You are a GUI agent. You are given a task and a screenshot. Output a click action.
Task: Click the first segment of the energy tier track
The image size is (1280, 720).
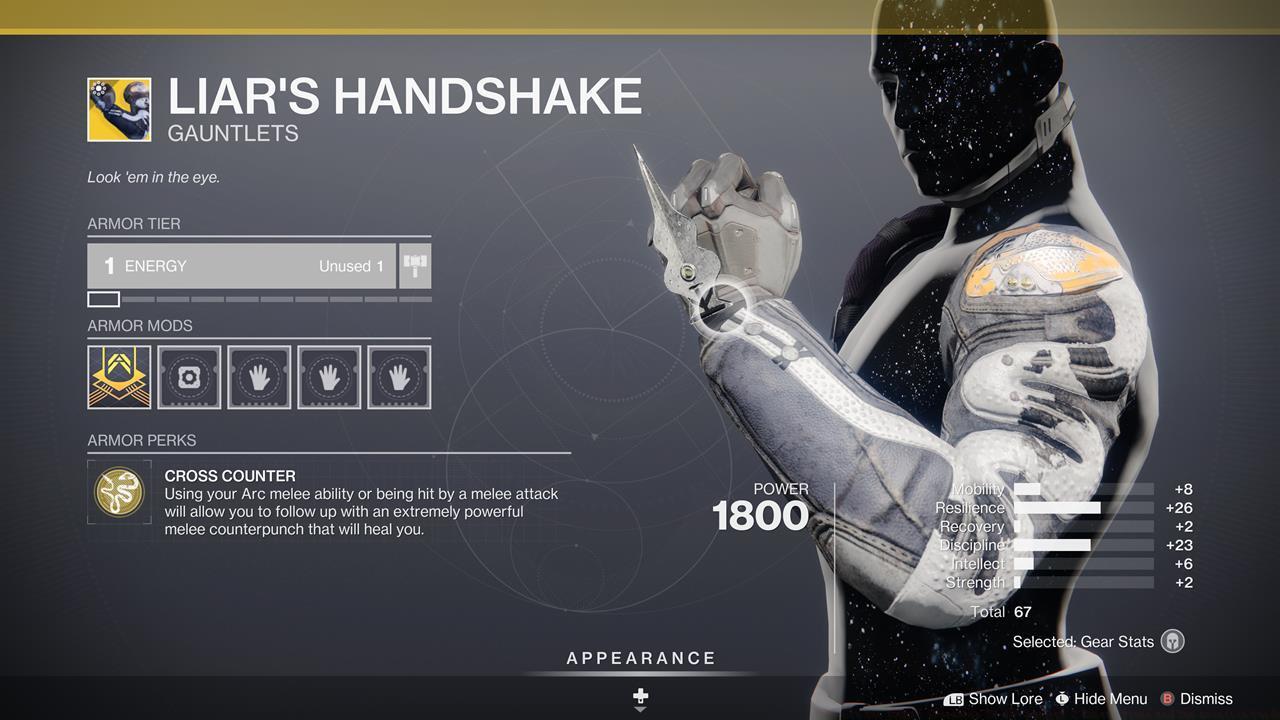coord(105,298)
